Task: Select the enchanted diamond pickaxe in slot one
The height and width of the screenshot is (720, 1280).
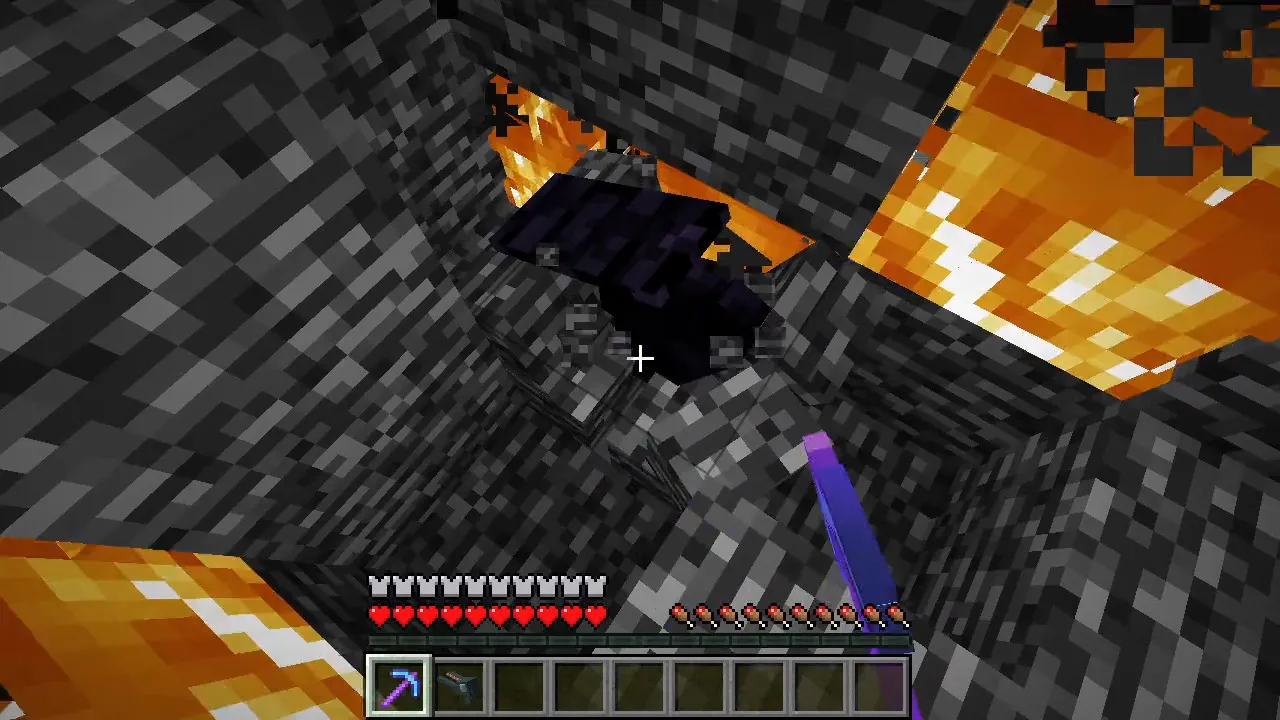Action: coord(399,683)
